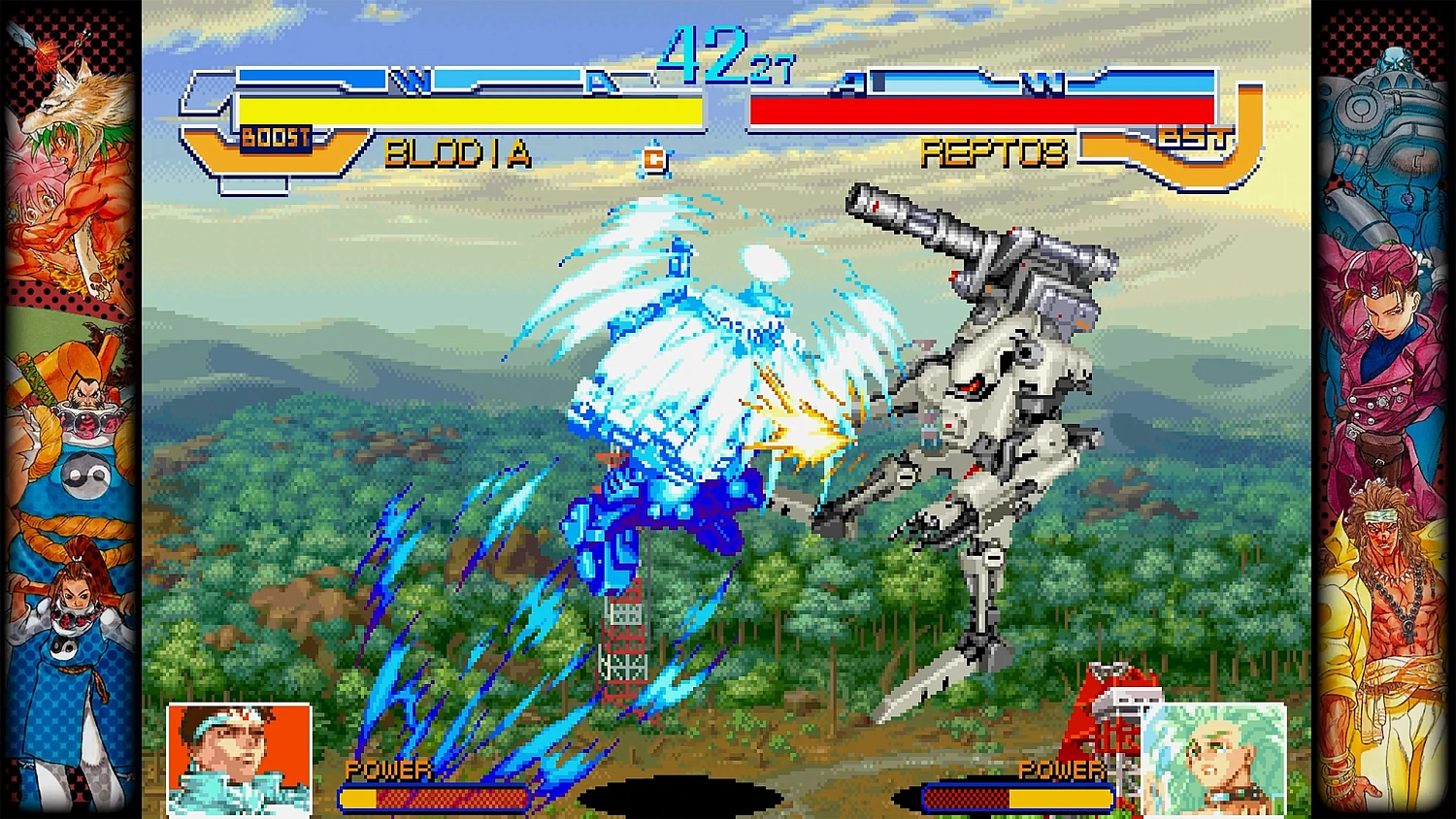Image resolution: width=1456 pixels, height=819 pixels.
Task: Click the BST indicator on Reptos's gauge
Action: (1196, 138)
